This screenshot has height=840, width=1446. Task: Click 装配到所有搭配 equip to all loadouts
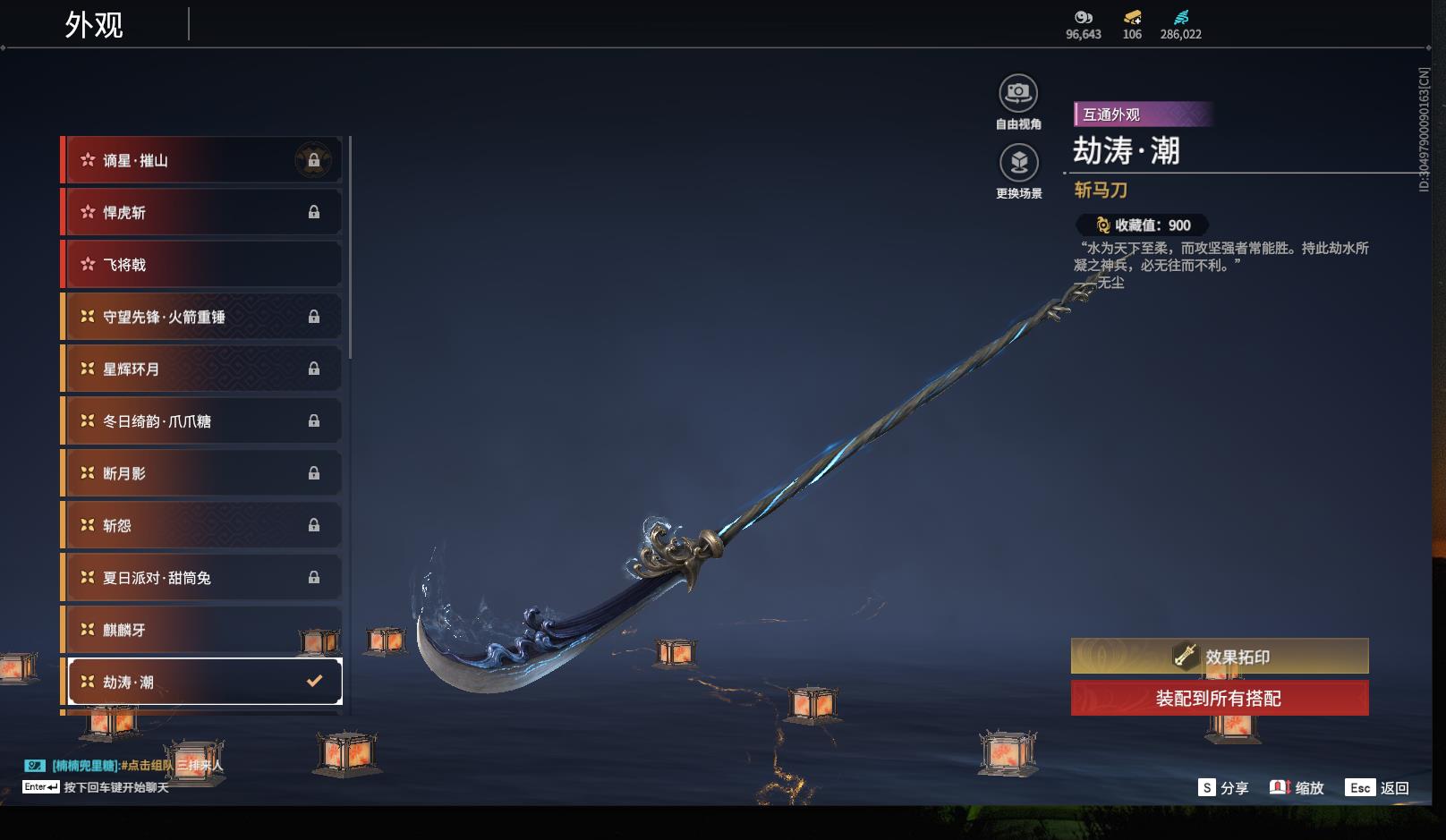pos(1219,698)
